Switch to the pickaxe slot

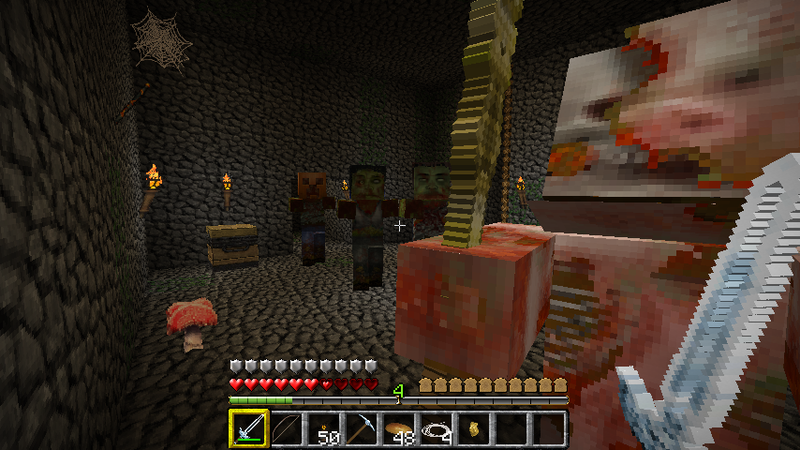point(362,429)
